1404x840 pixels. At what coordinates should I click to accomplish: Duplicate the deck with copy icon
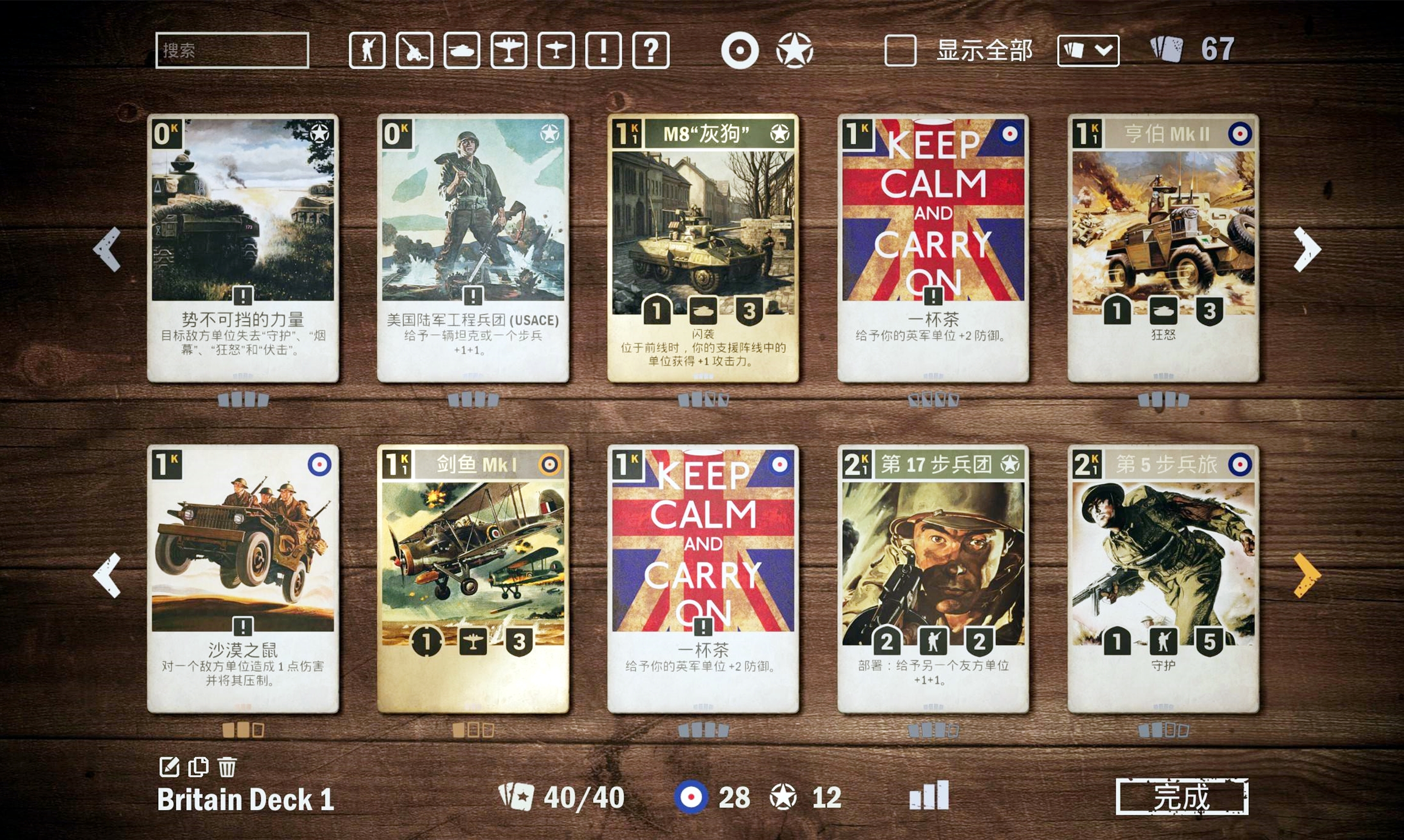(198, 767)
